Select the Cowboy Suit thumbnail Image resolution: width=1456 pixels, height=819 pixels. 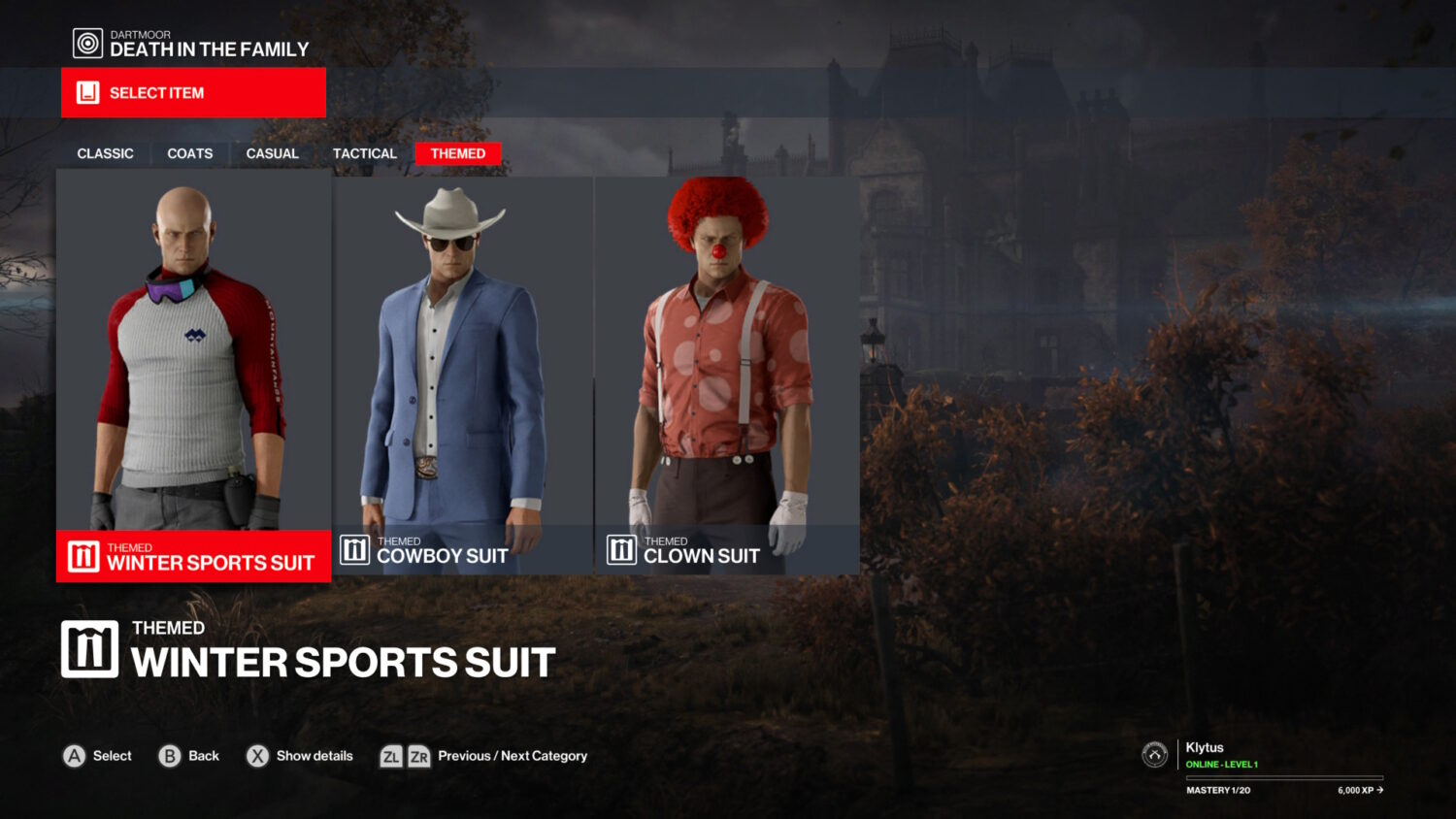pos(462,369)
